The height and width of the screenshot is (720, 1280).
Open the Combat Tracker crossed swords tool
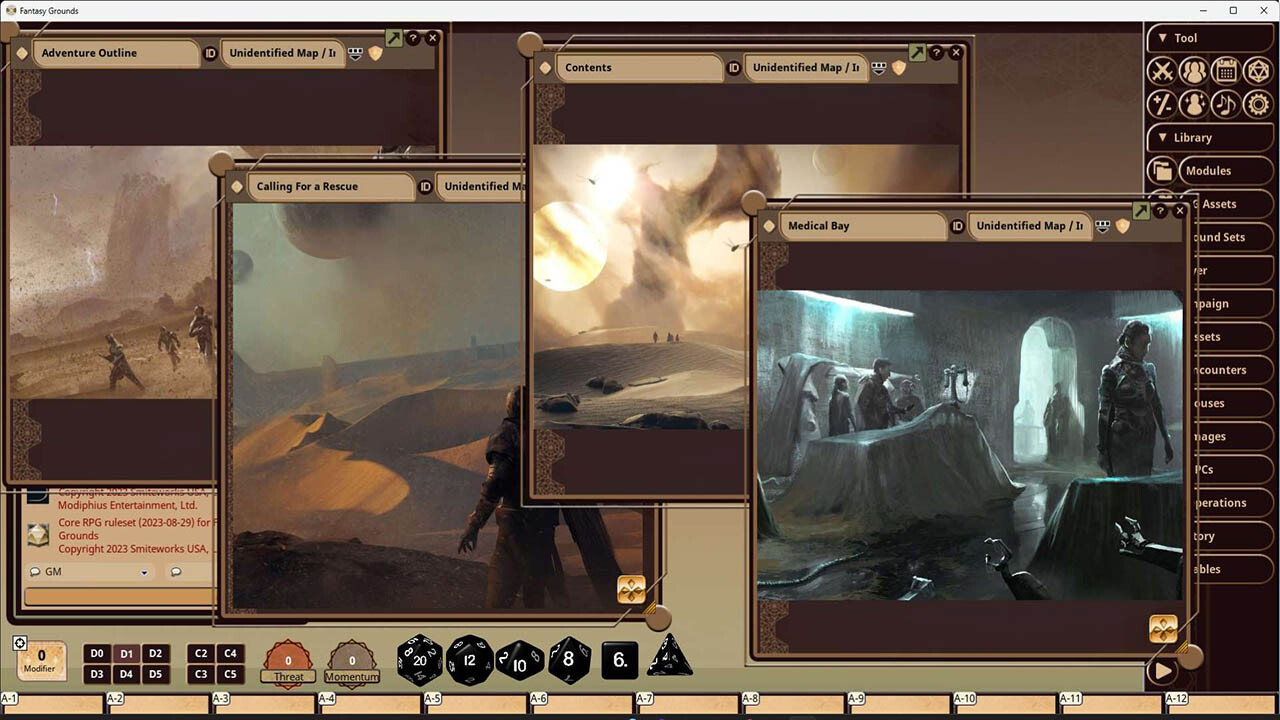coord(1163,70)
